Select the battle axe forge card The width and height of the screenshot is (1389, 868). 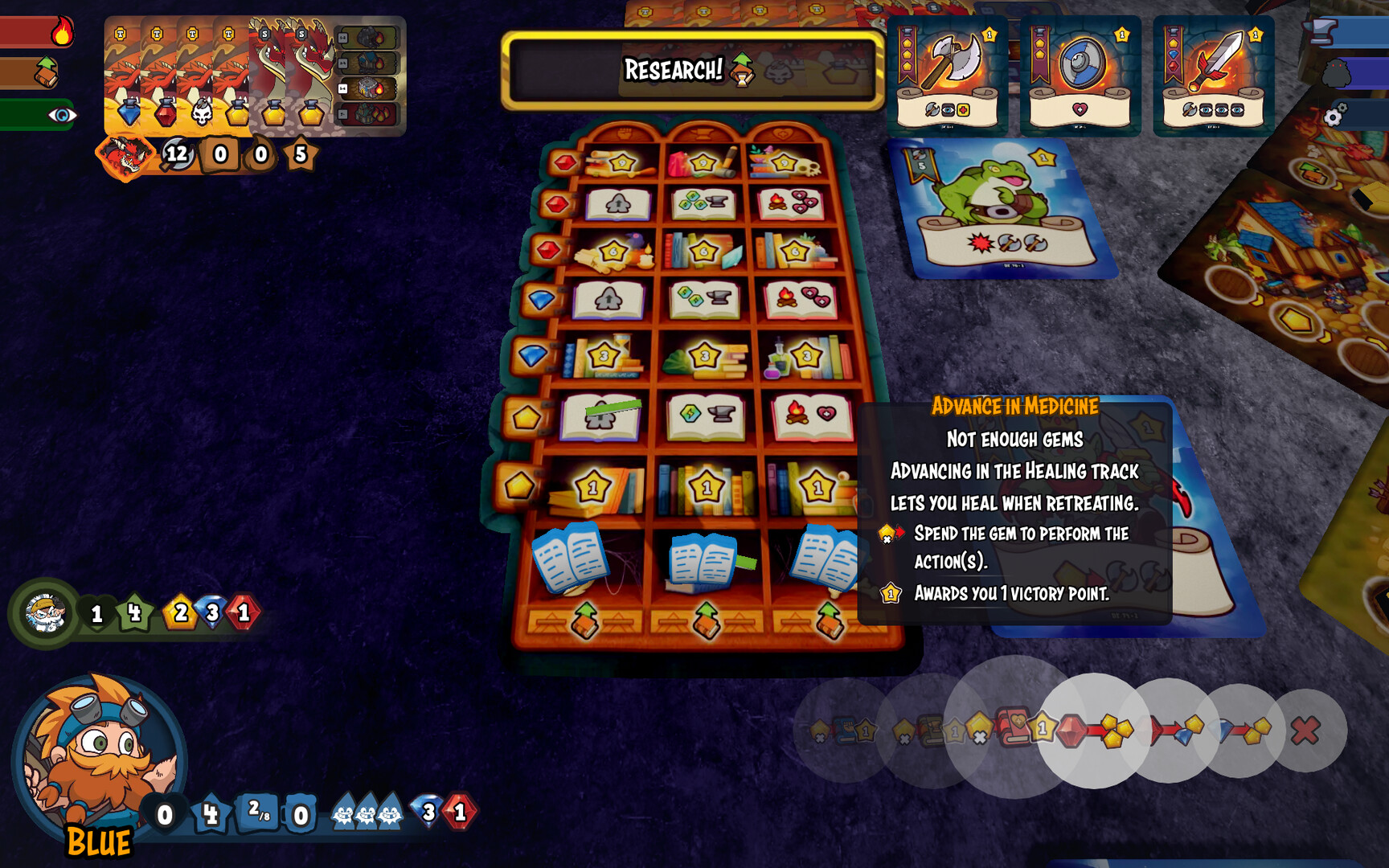(x=947, y=76)
